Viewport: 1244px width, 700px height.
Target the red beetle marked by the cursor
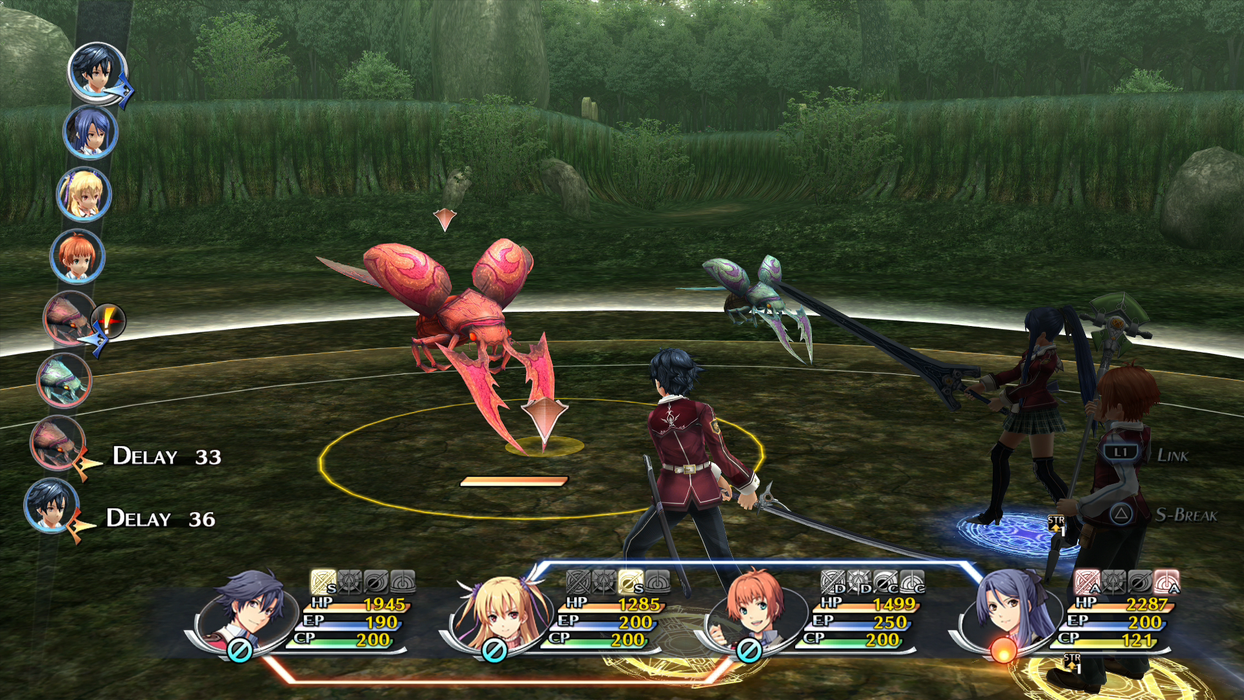coord(460,320)
